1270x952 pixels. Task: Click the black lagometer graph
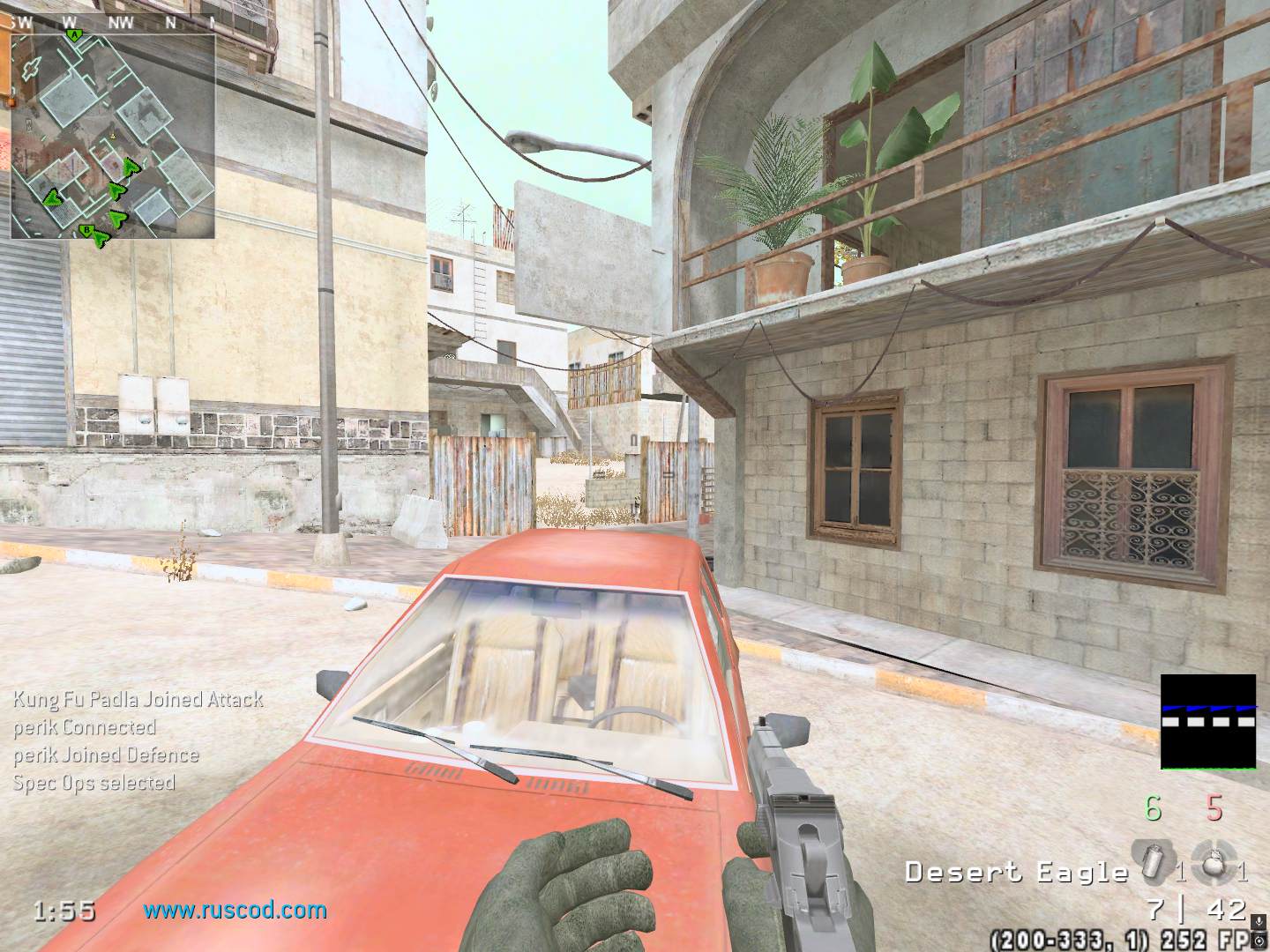click(x=1207, y=723)
